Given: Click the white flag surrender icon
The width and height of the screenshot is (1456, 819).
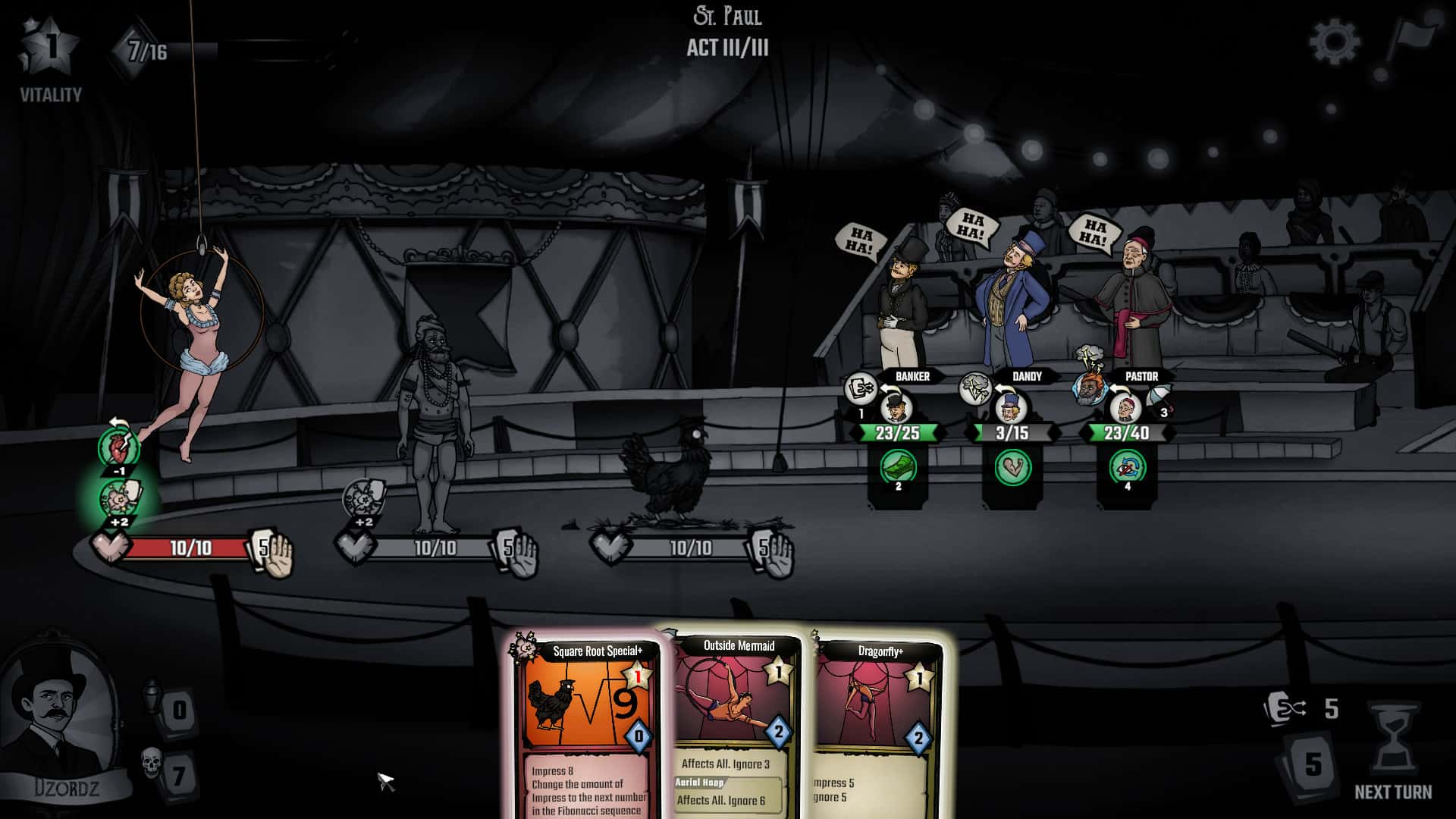Looking at the screenshot, I should (x=1410, y=42).
